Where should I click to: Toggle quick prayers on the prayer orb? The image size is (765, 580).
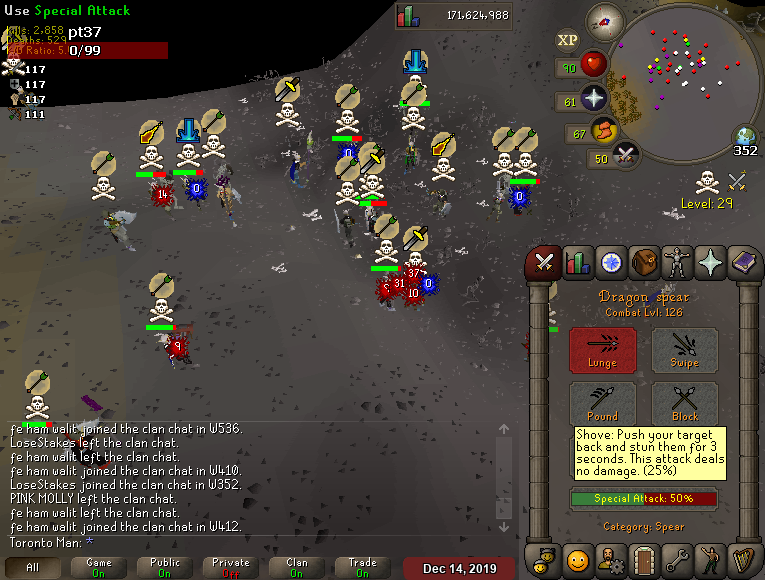coord(595,99)
